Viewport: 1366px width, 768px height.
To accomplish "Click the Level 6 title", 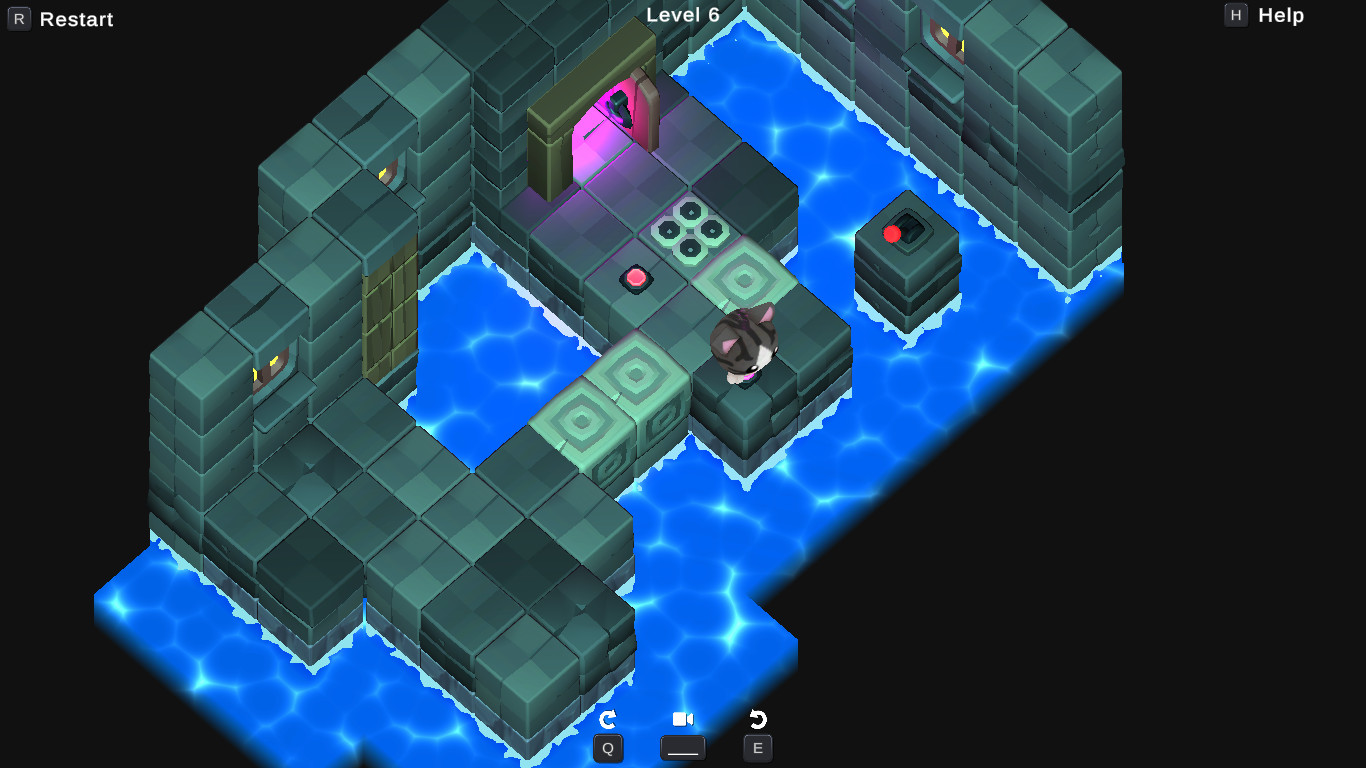I will pyautogui.click(x=684, y=15).
